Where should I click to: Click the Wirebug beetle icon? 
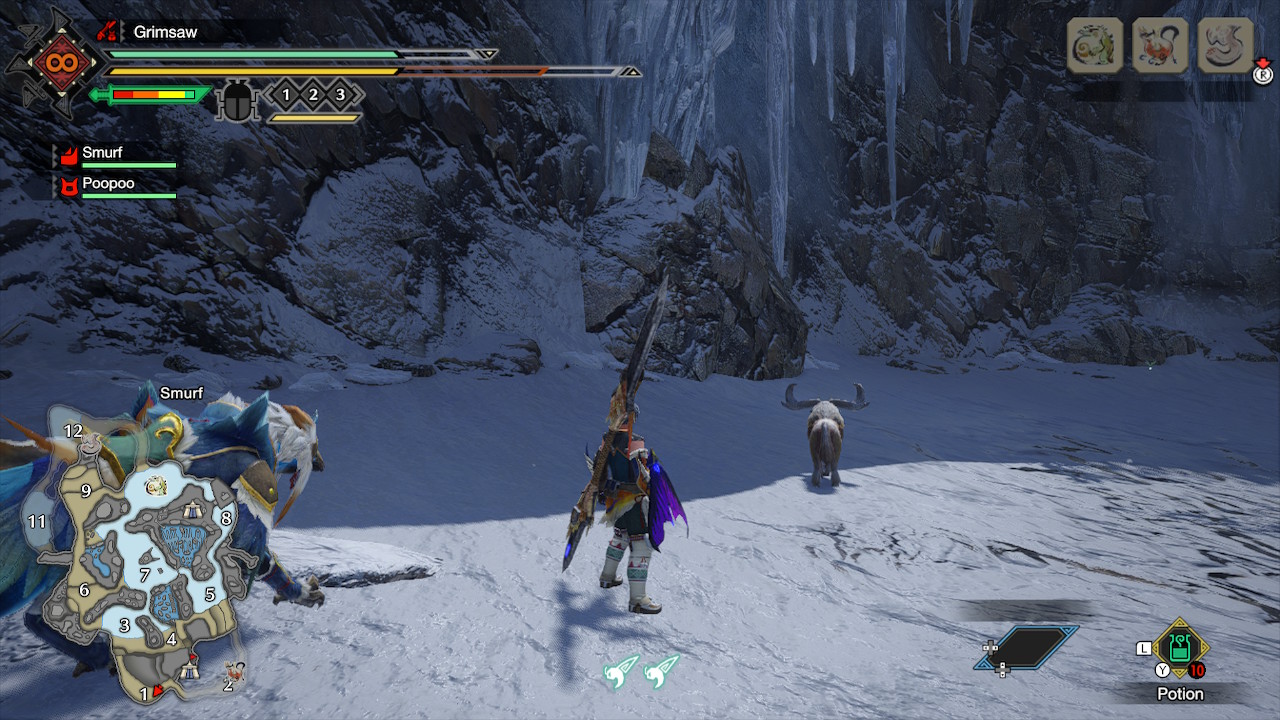[x=238, y=100]
